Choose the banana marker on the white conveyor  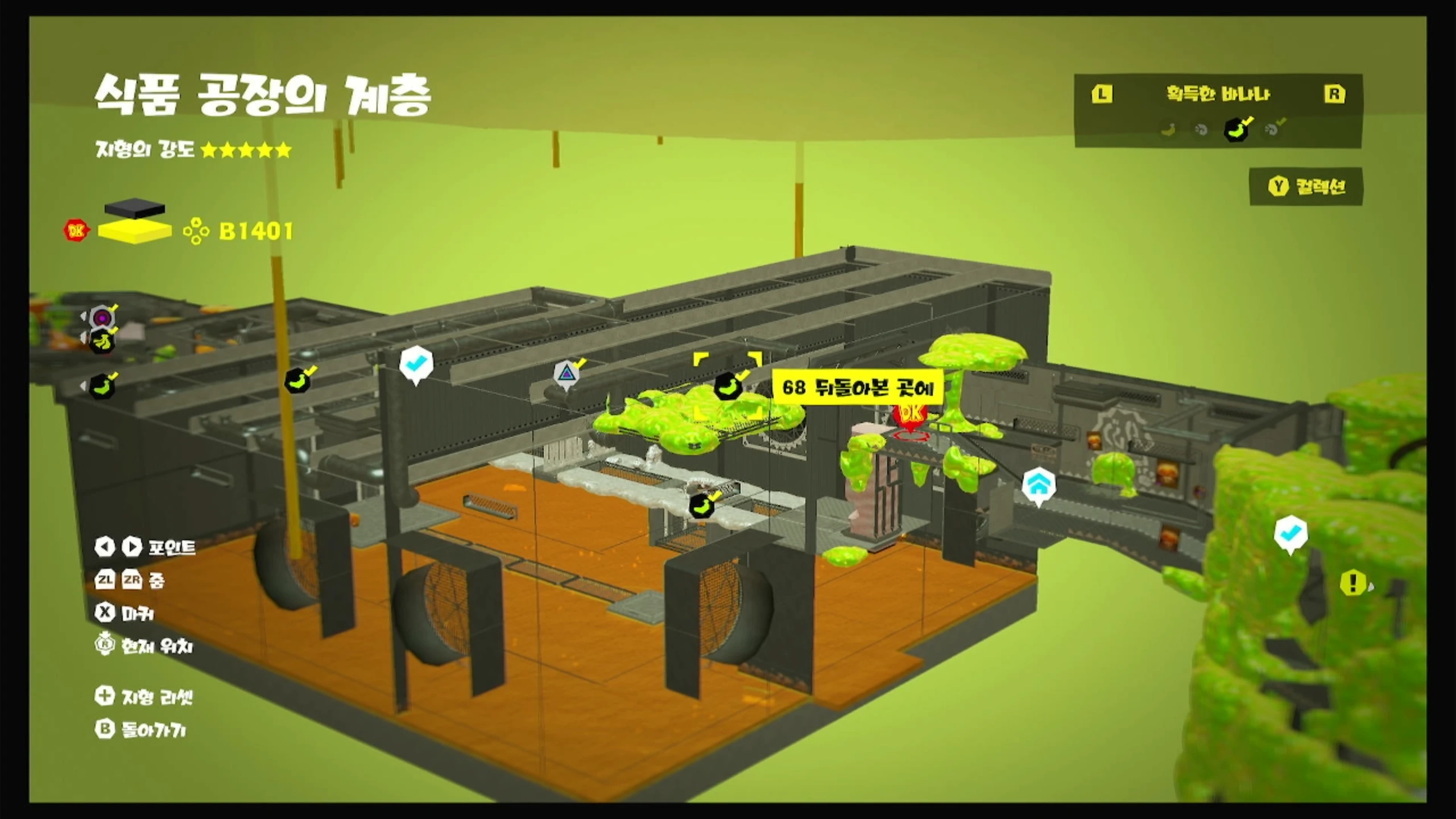(701, 505)
